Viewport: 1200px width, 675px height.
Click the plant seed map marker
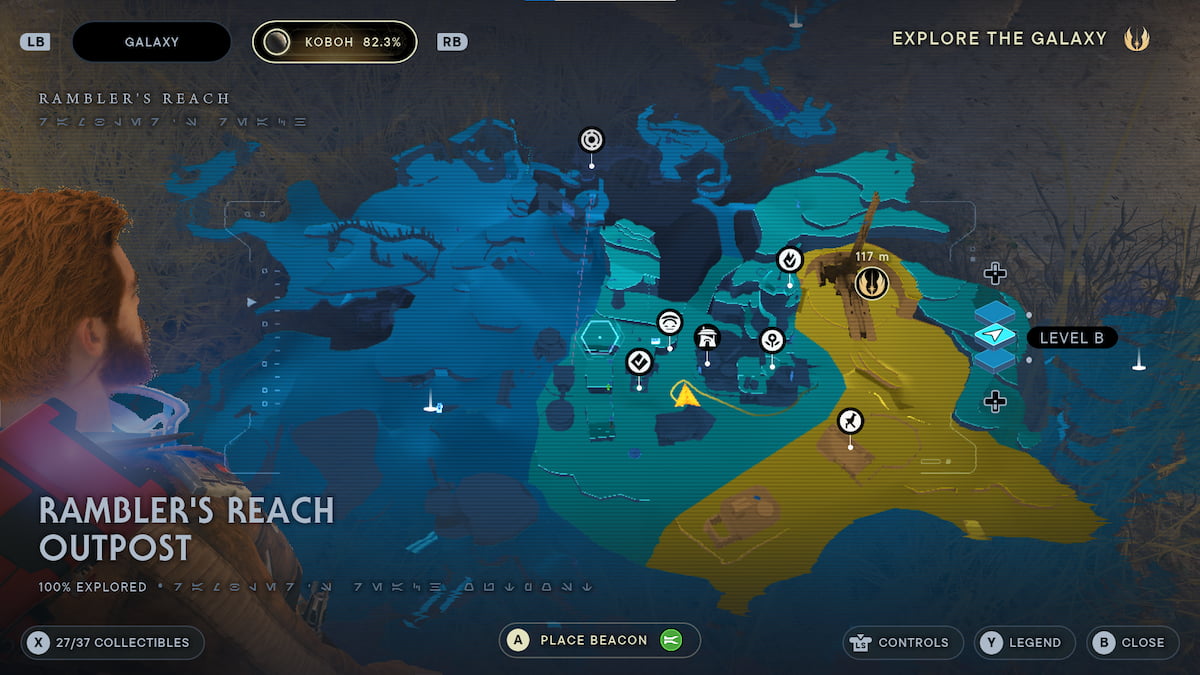(772, 340)
